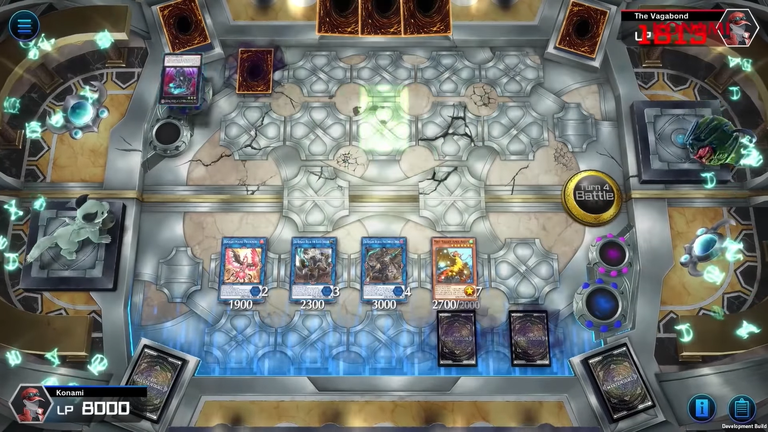Select the Level 7 monster with 2700/2000
Screen dimensions: 768x432
click(x=454, y=268)
